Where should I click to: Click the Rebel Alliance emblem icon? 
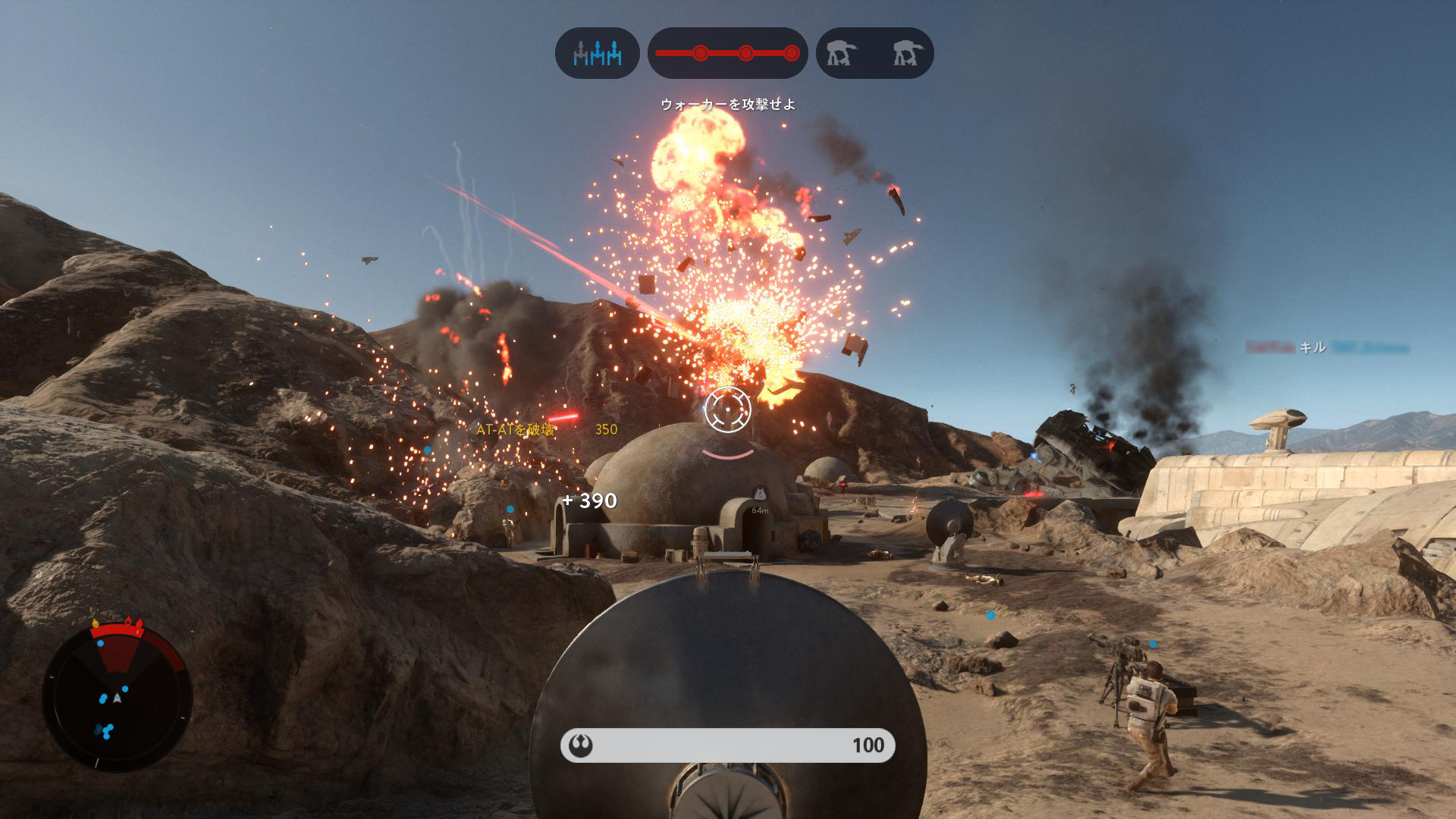pyautogui.click(x=581, y=746)
